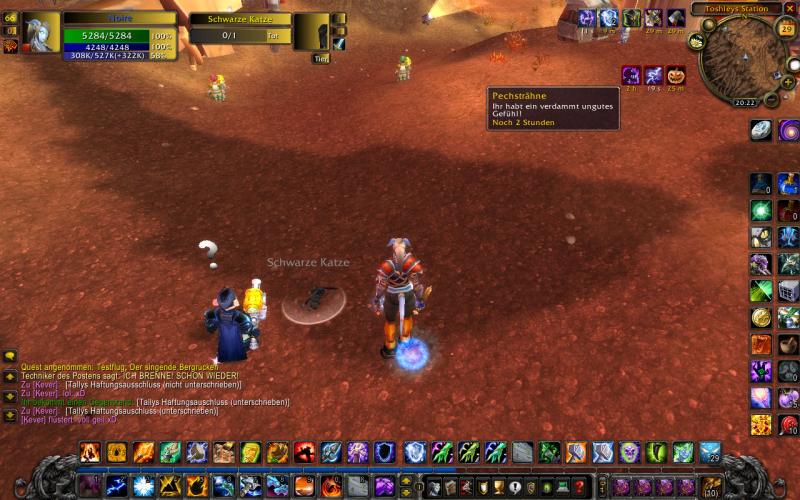Click the white frost nova burst ability
This screenshot has height=500, width=800.
pyautogui.click(x=143, y=487)
